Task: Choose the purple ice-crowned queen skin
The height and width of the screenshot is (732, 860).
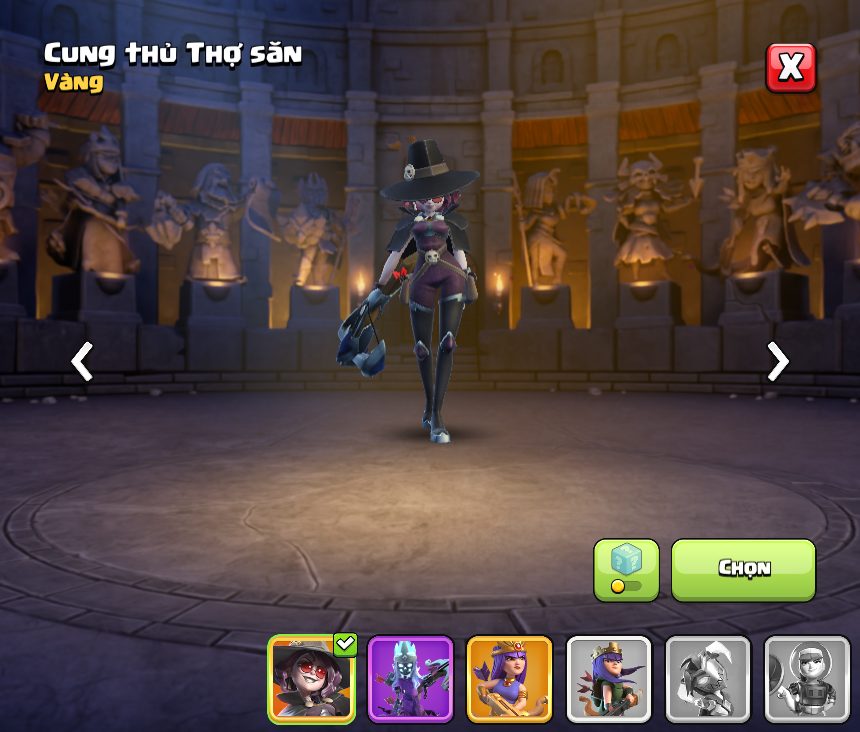Action: point(411,679)
